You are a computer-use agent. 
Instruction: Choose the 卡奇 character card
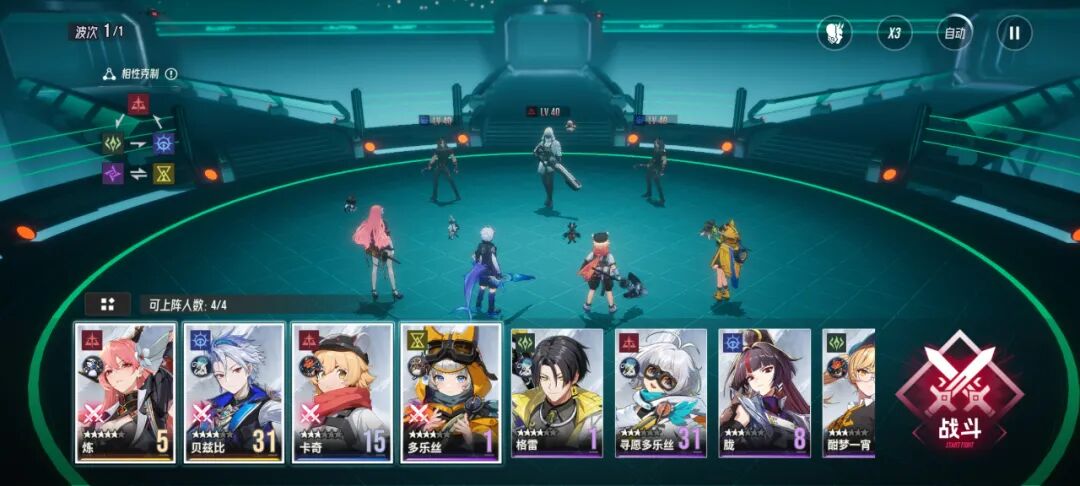[341, 392]
